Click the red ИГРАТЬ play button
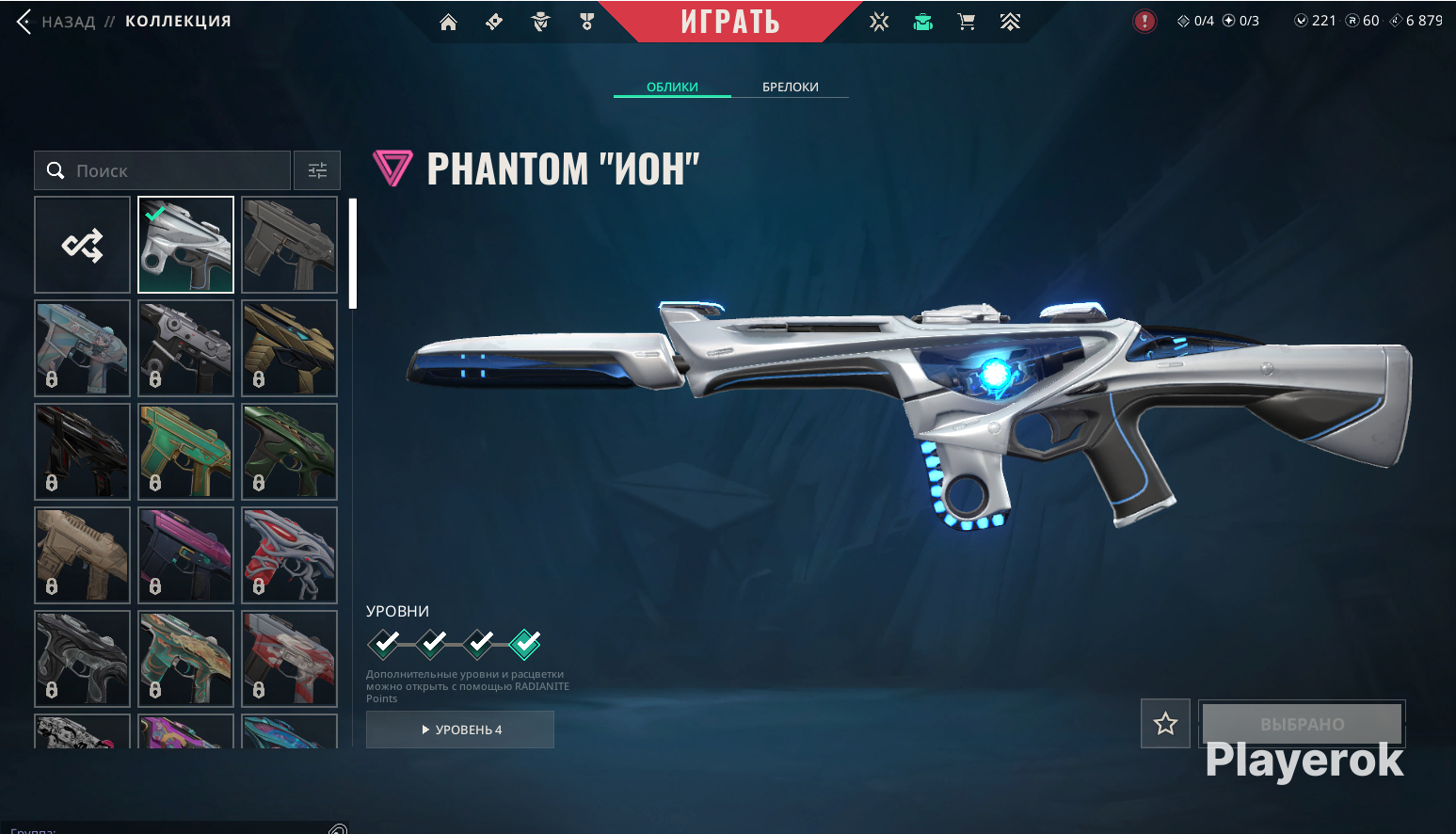The image size is (1456, 834). point(729,22)
